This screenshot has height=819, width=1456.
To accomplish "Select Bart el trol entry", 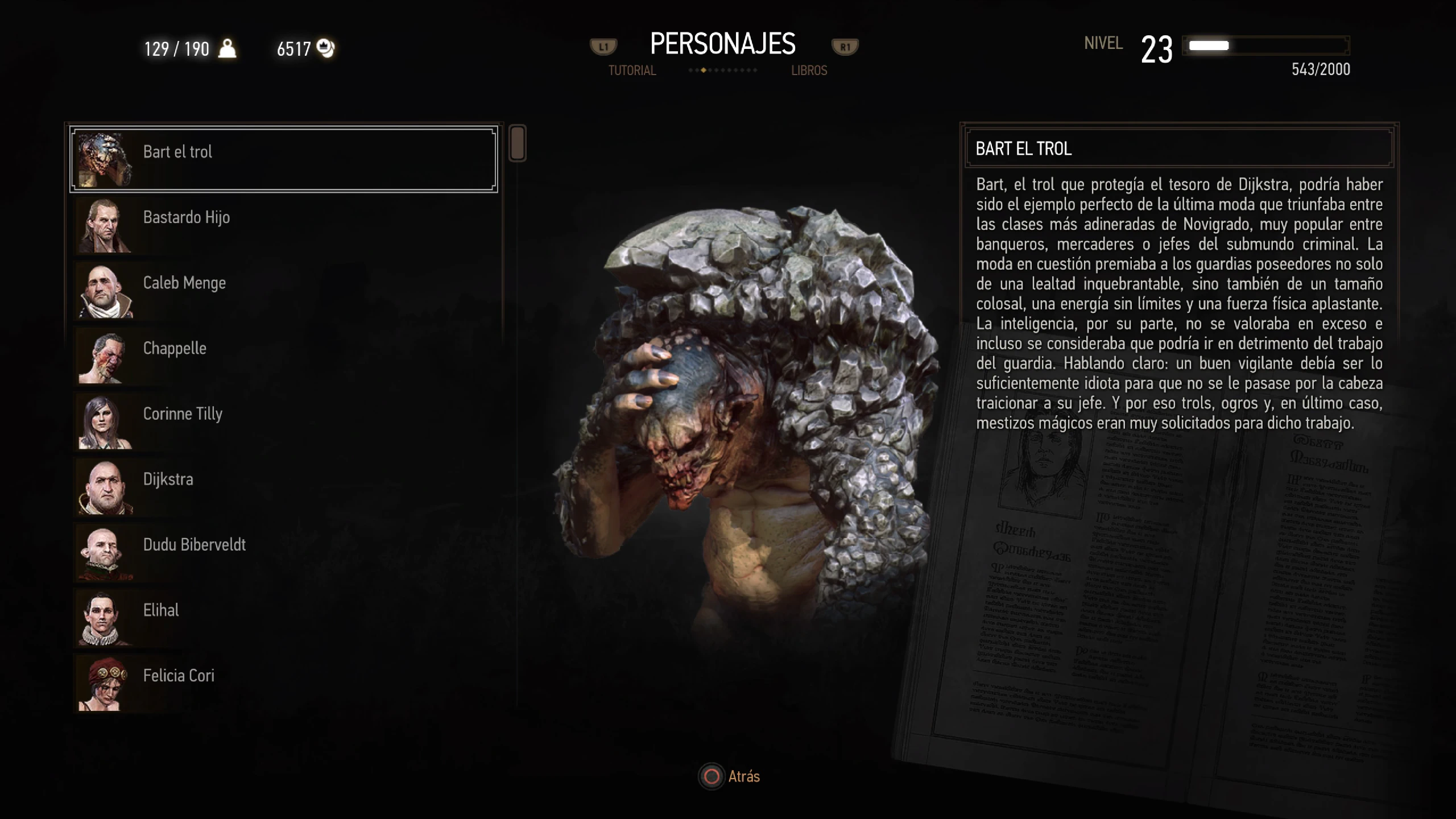I will tap(283, 159).
